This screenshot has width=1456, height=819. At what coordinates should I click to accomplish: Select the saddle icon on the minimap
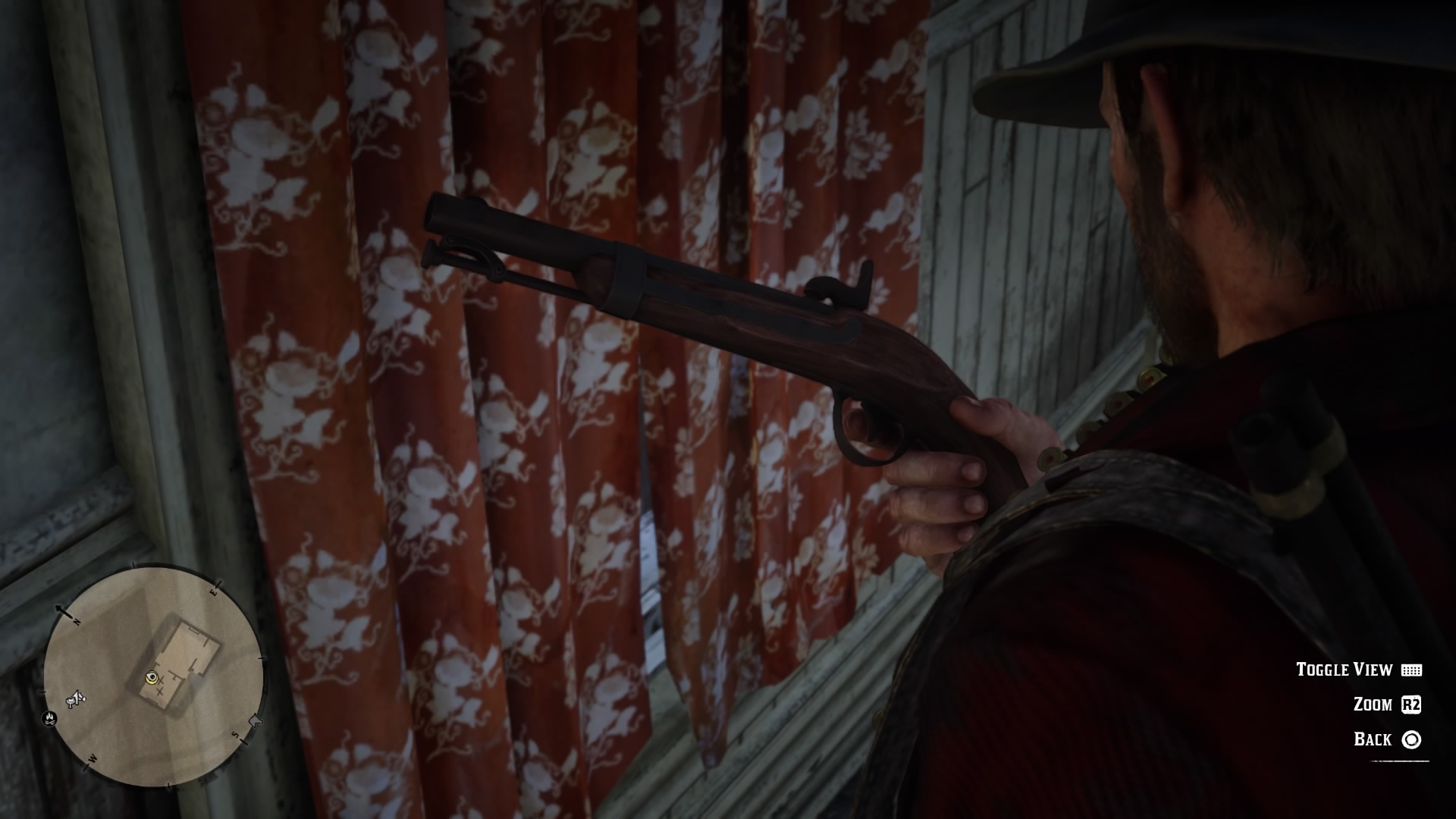[73, 698]
